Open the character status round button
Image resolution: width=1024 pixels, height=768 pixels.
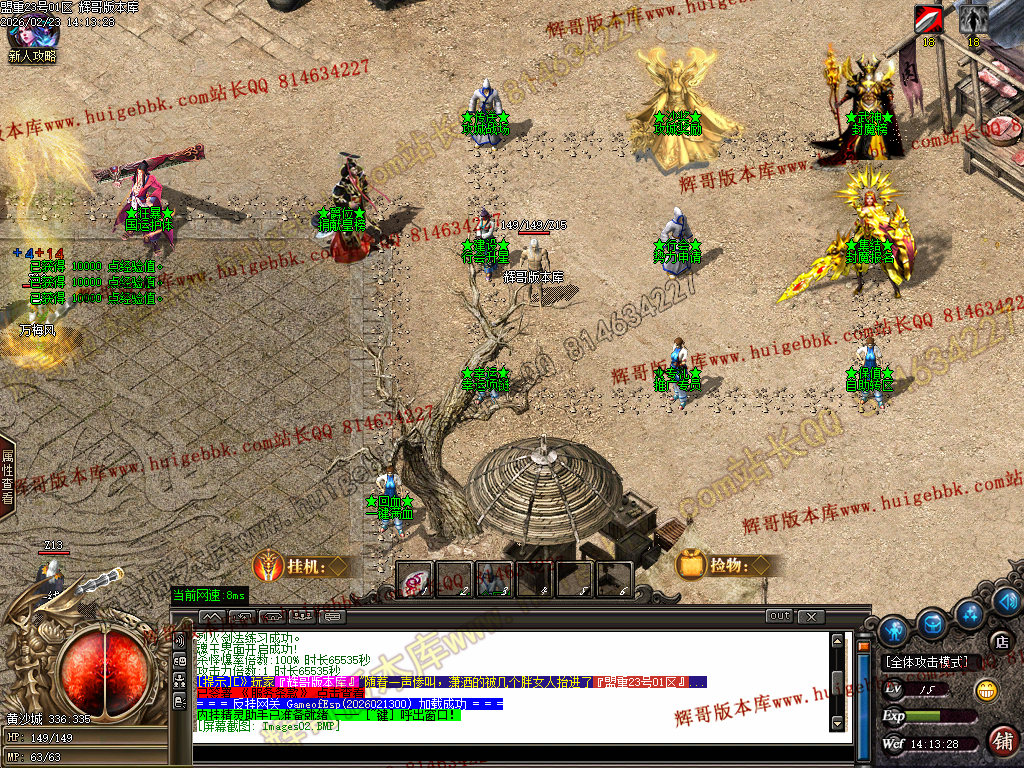click(894, 630)
